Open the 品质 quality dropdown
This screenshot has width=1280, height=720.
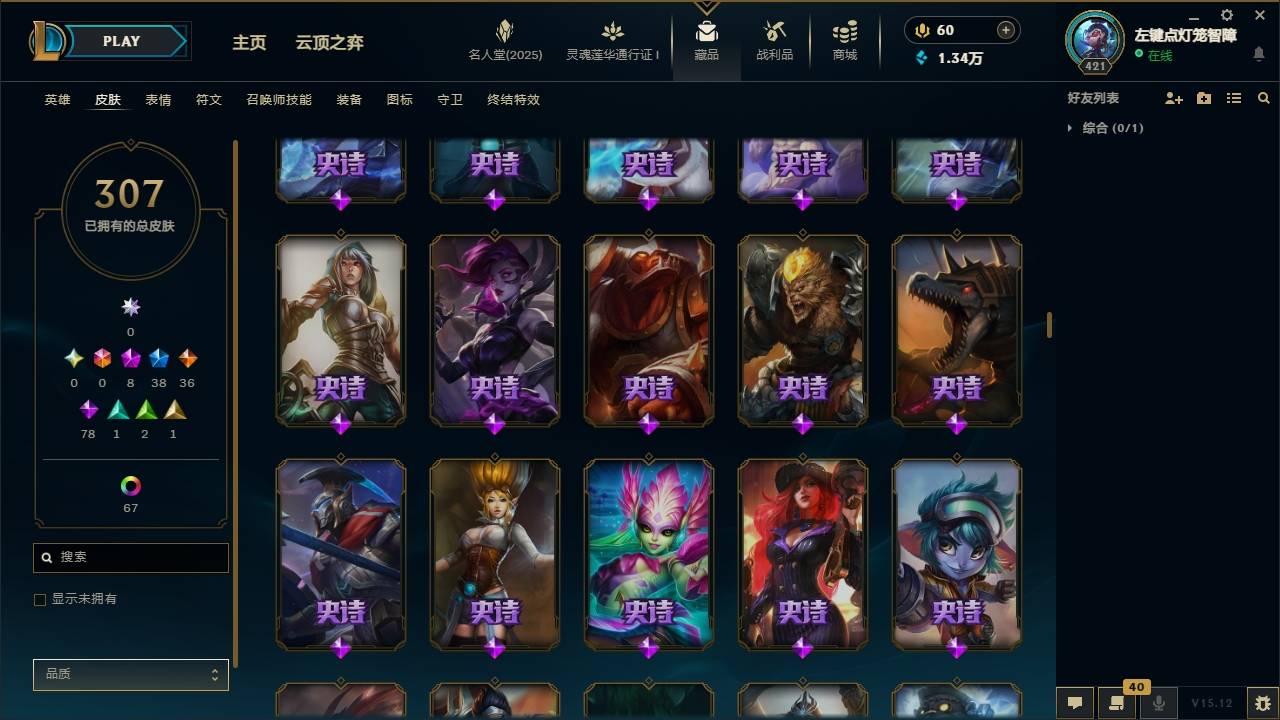coord(130,674)
